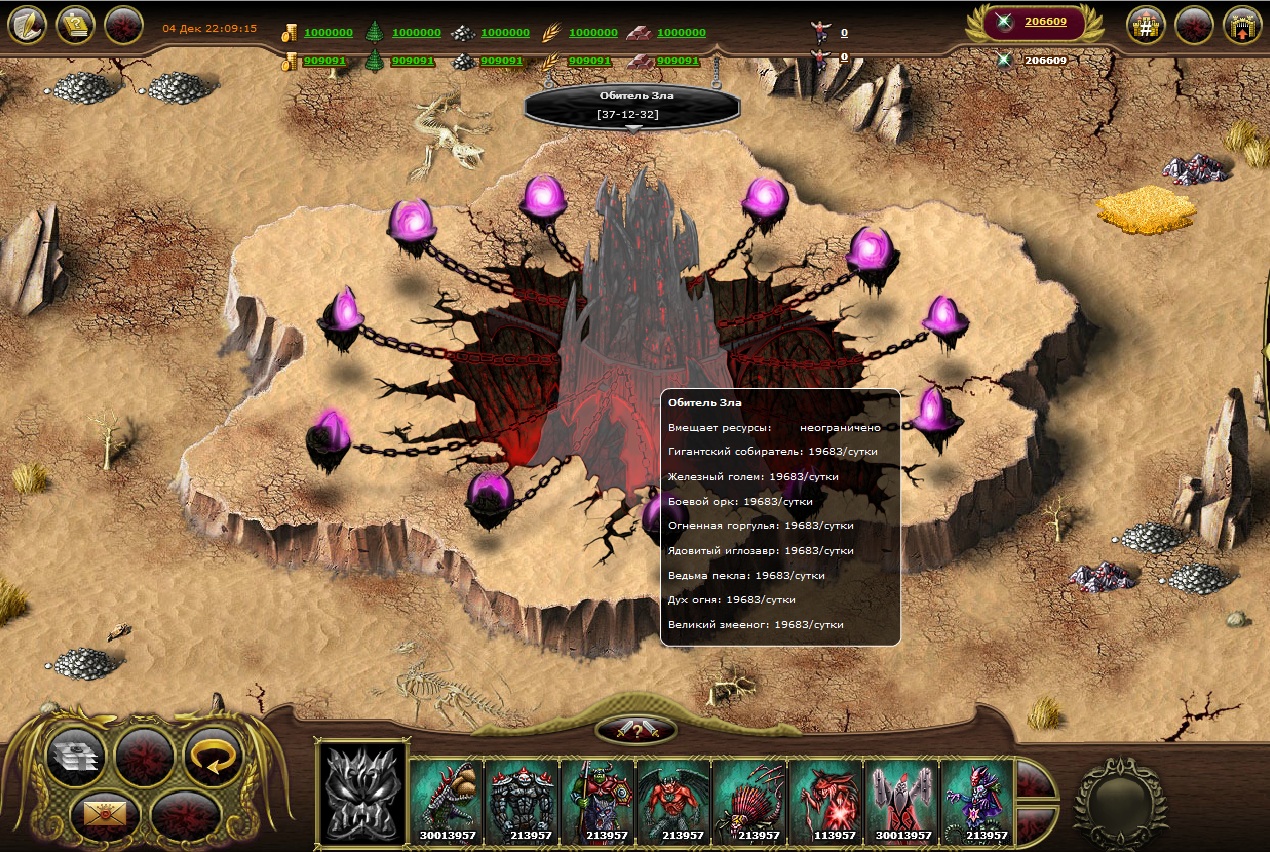Click the golden curved arrow button
Image resolution: width=1270 pixels, height=852 pixels.
point(214,757)
